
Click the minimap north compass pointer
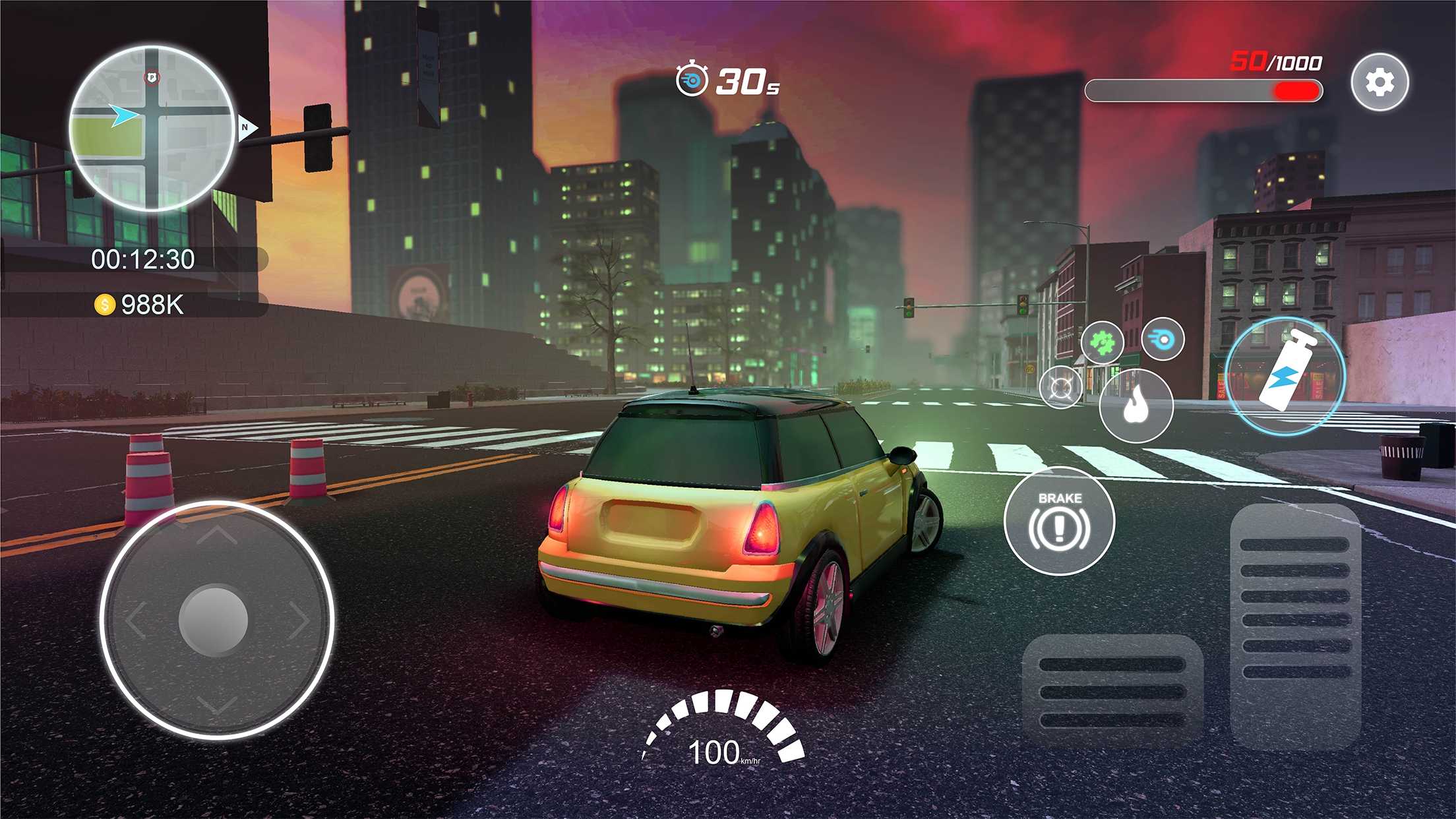point(247,127)
